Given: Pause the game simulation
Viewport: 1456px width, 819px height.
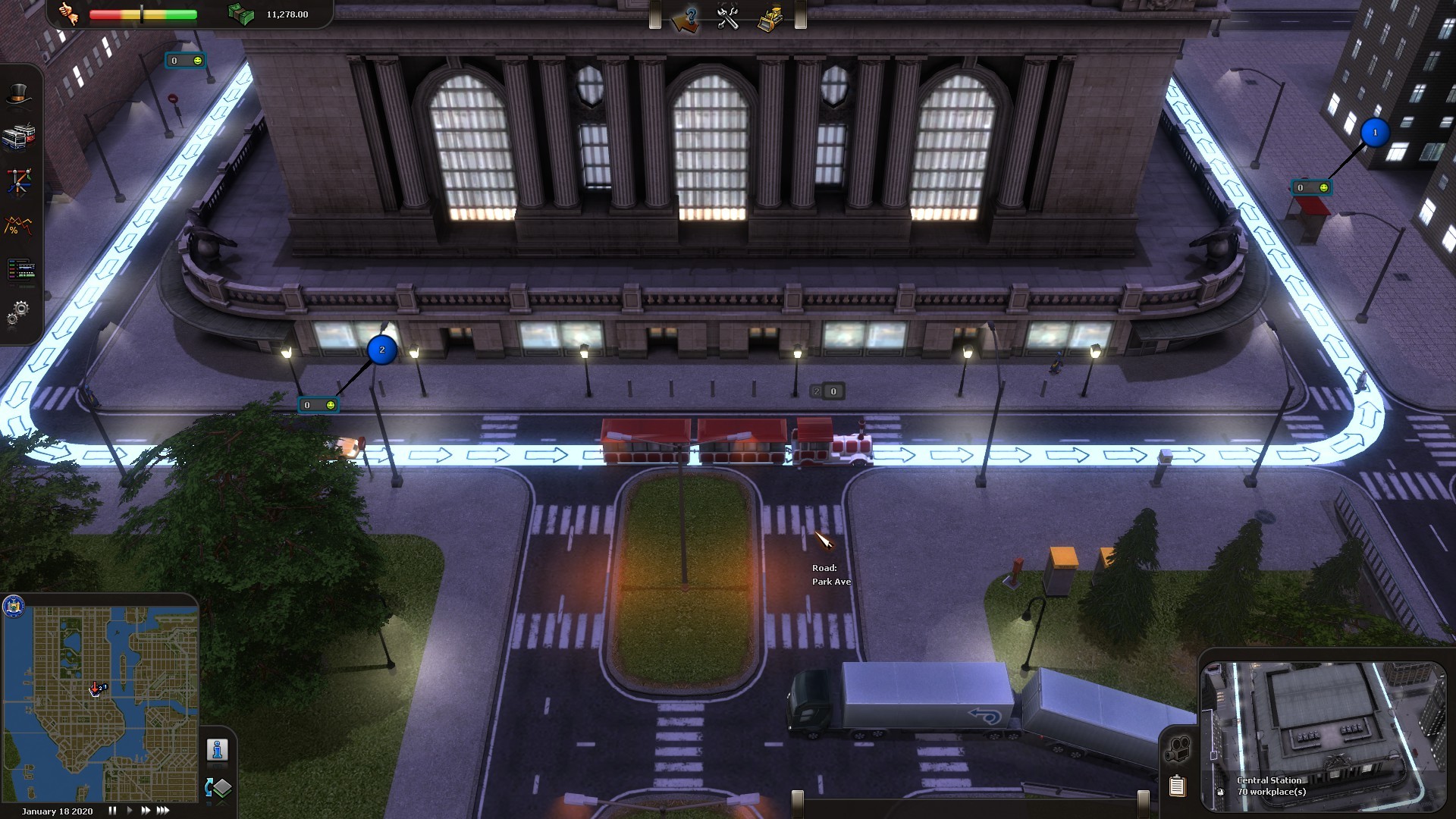Looking at the screenshot, I should 111,810.
